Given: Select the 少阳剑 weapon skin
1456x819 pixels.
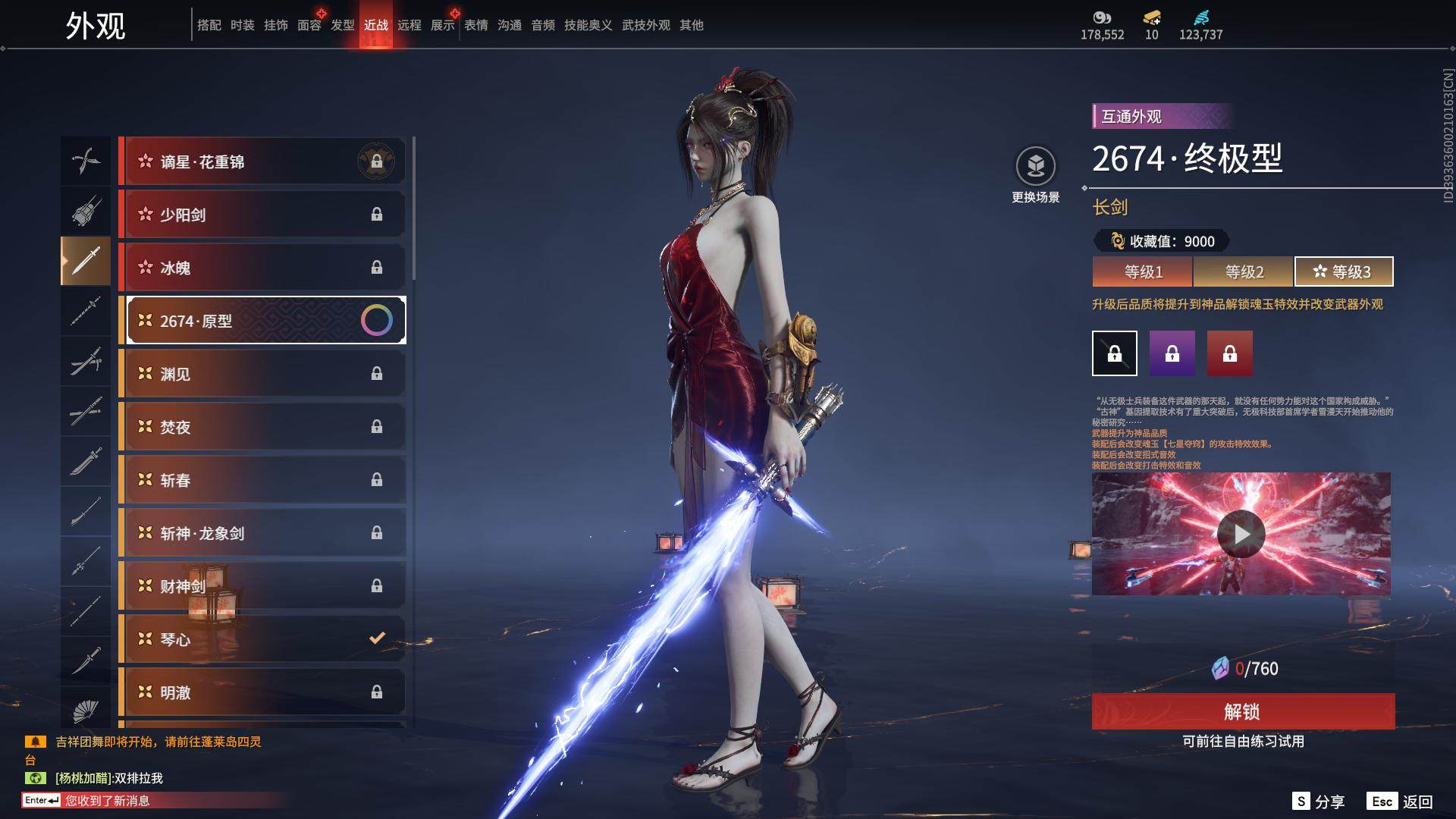Looking at the screenshot, I should pyautogui.click(x=262, y=215).
